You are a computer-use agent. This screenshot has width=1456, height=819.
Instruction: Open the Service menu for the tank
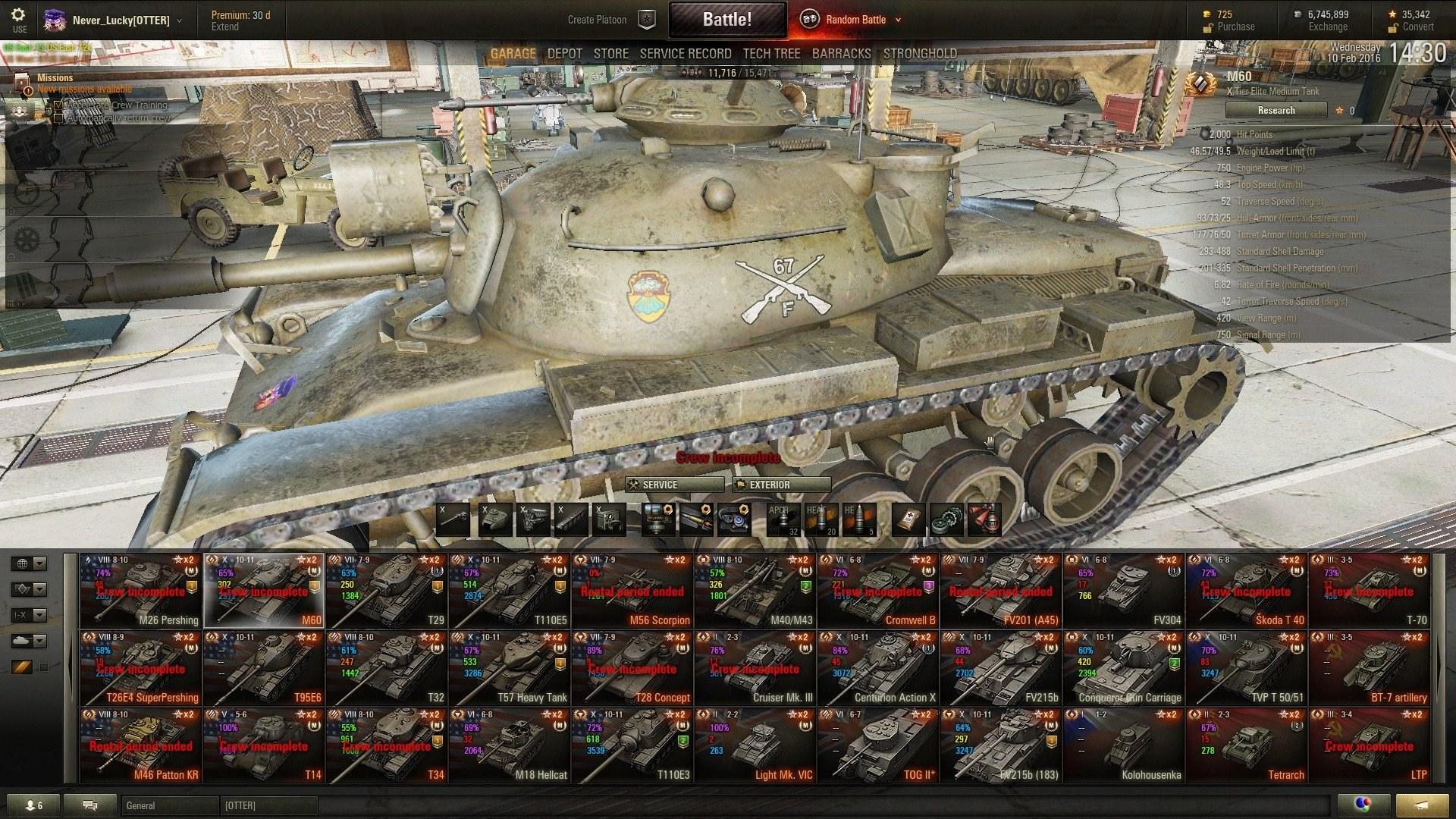[x=674, y=485]
